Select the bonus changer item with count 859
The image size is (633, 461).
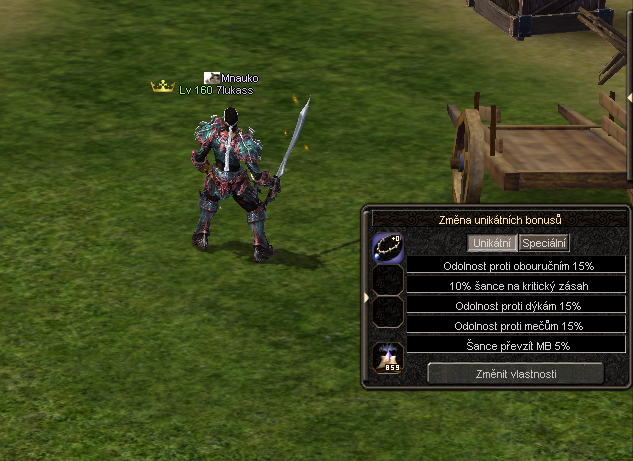tap(388, 359)
